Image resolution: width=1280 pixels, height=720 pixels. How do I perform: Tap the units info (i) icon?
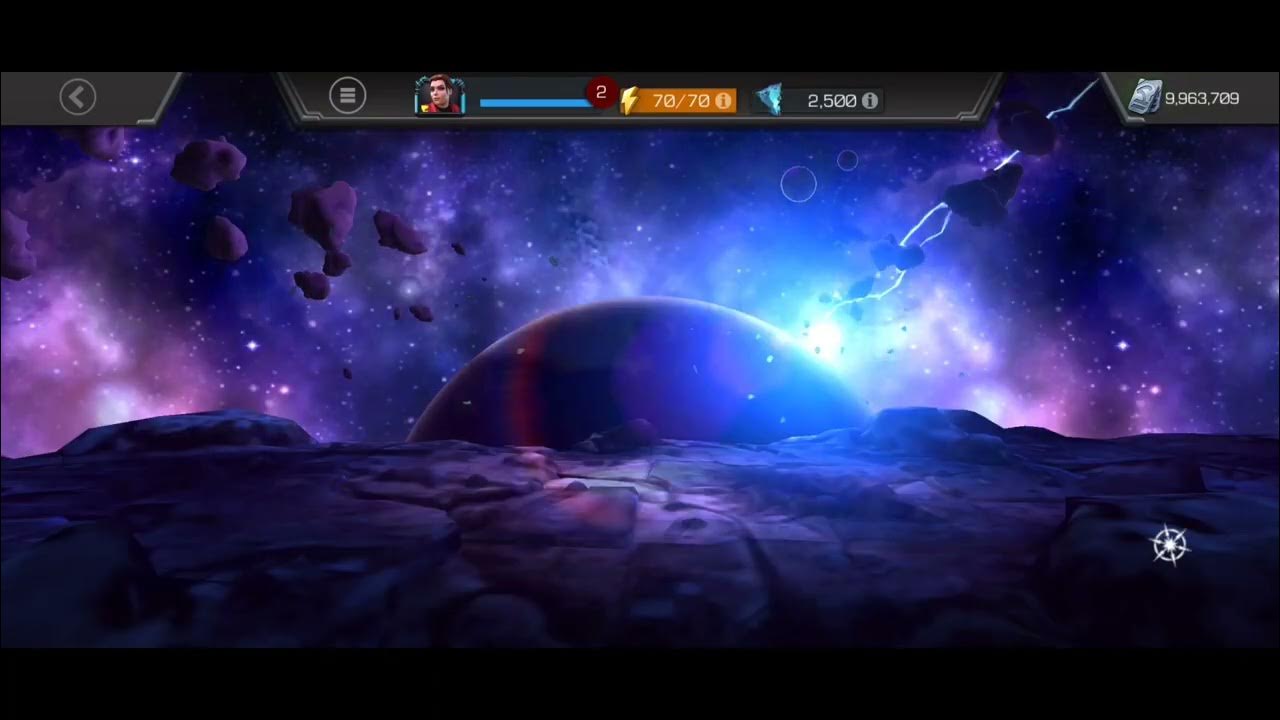[870, 100]
